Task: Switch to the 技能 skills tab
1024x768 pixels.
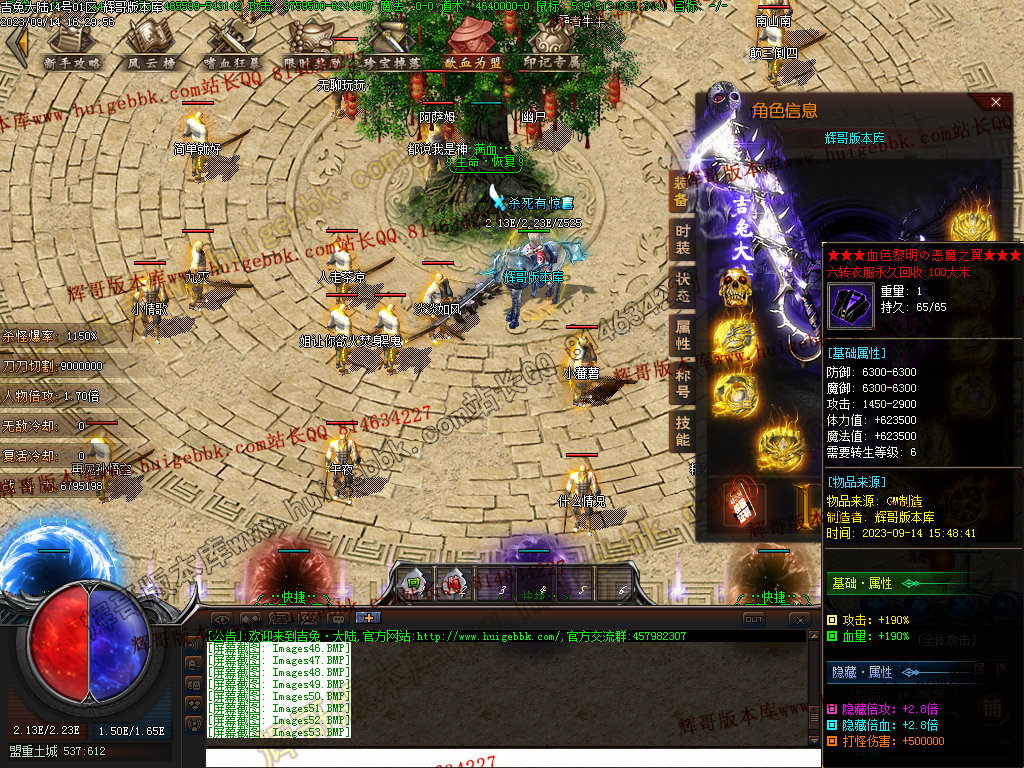Action: pyautogui.click(x=681, y=432)
